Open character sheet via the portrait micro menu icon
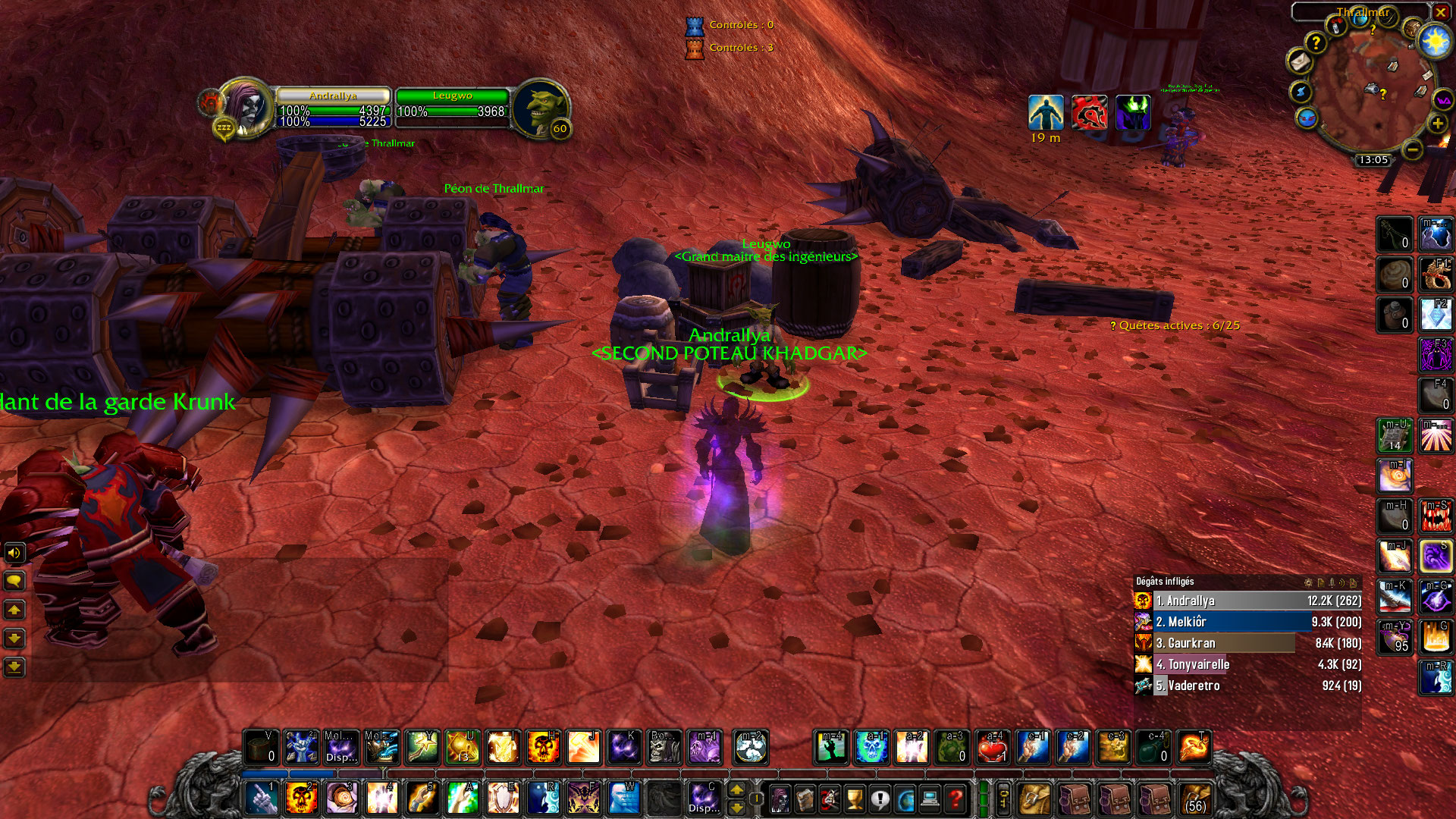This screenshot has height=819, width=1456. pos(779,799)
